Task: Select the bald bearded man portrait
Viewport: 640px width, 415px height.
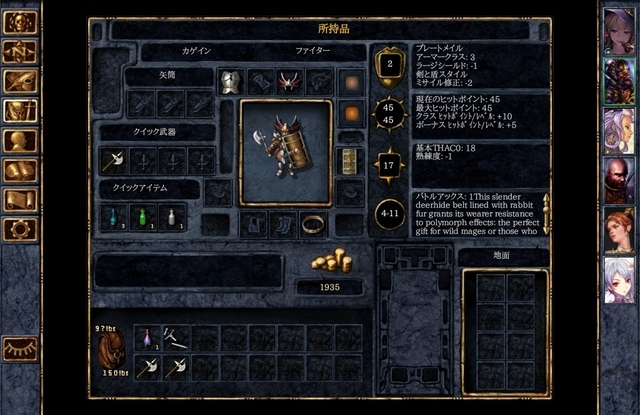Action: click(x=618, y=180)
